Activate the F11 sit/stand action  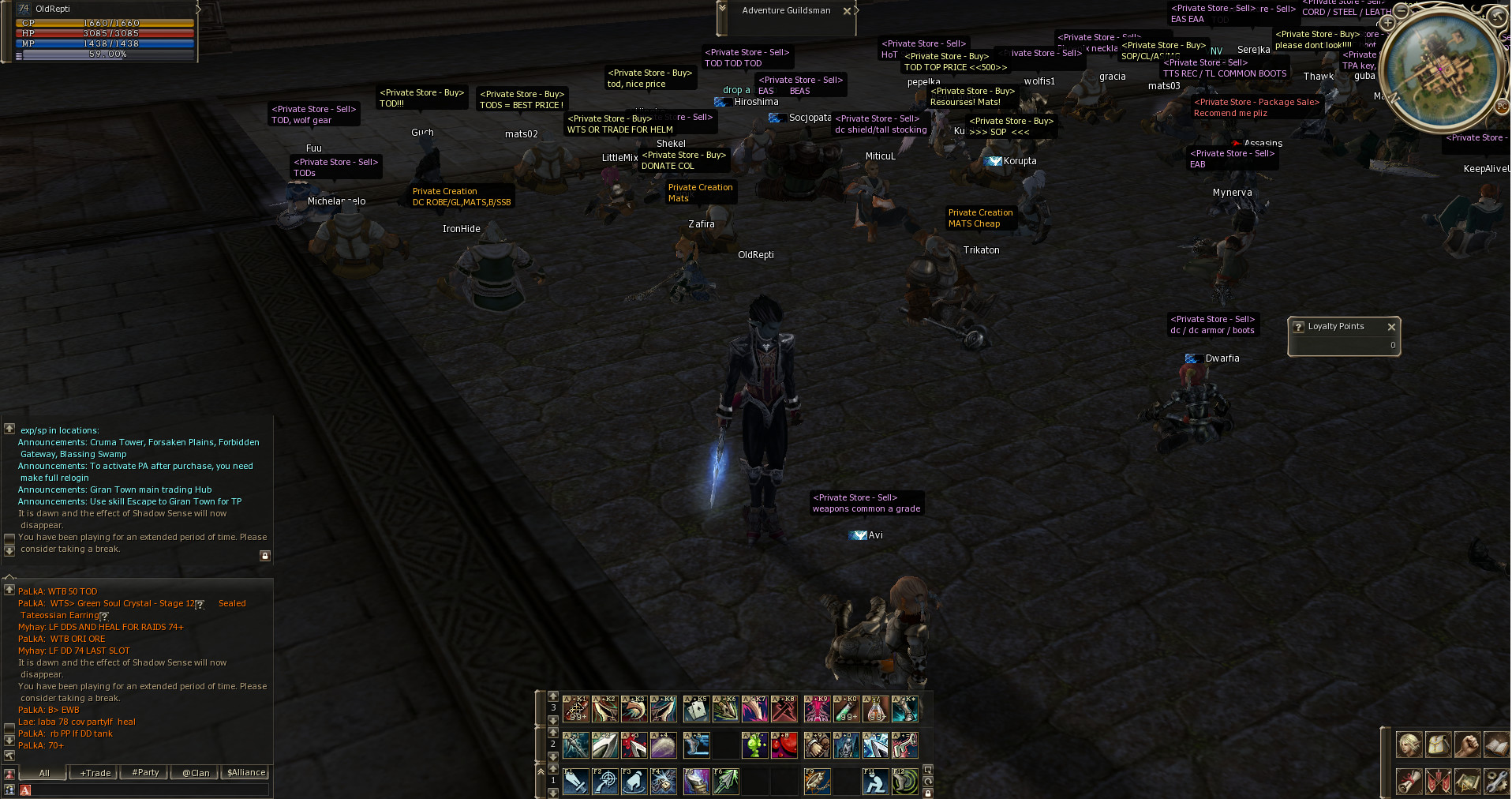click(875, 782)
